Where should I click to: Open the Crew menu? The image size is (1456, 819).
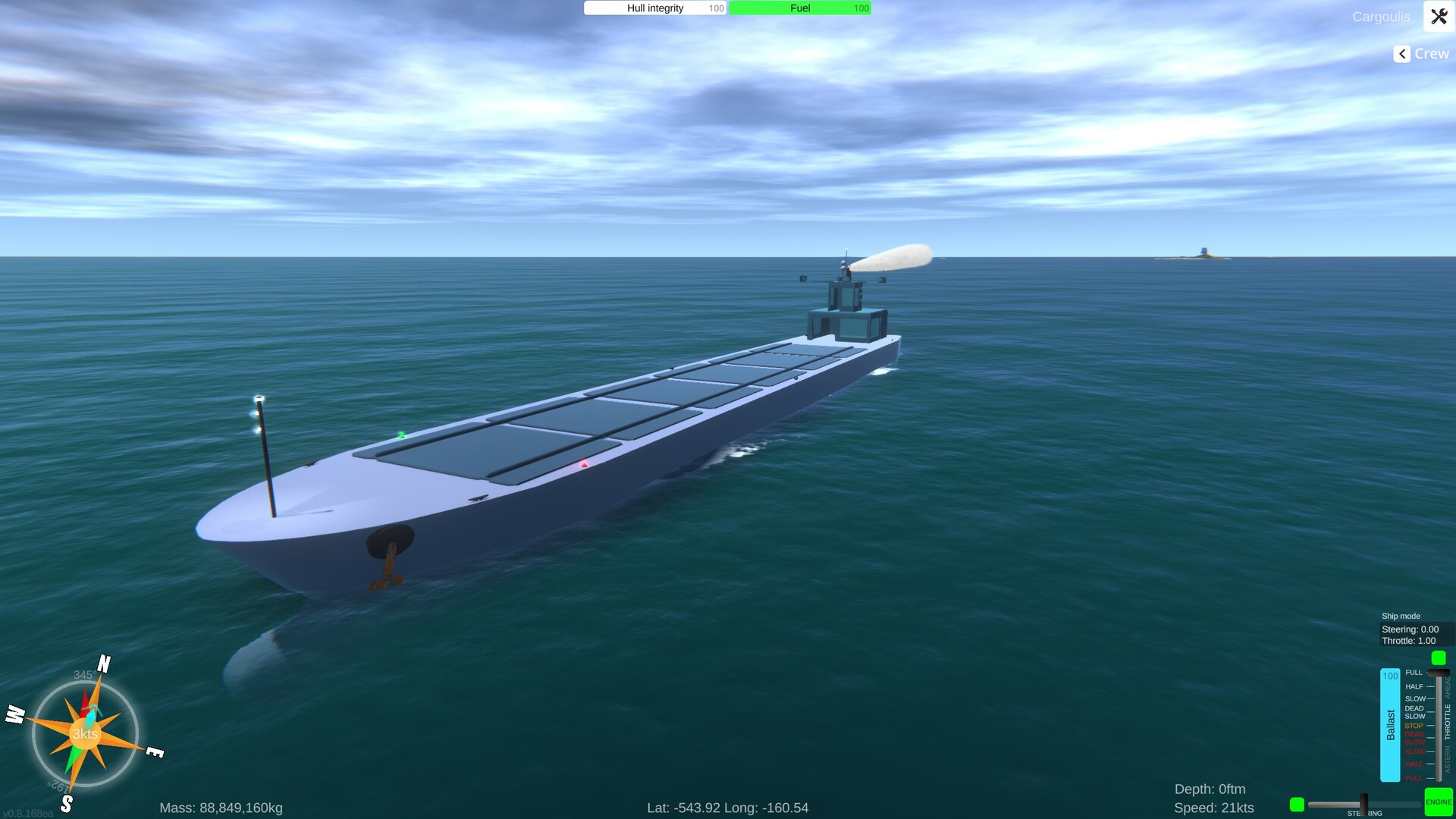click(x=1432, y=53)
